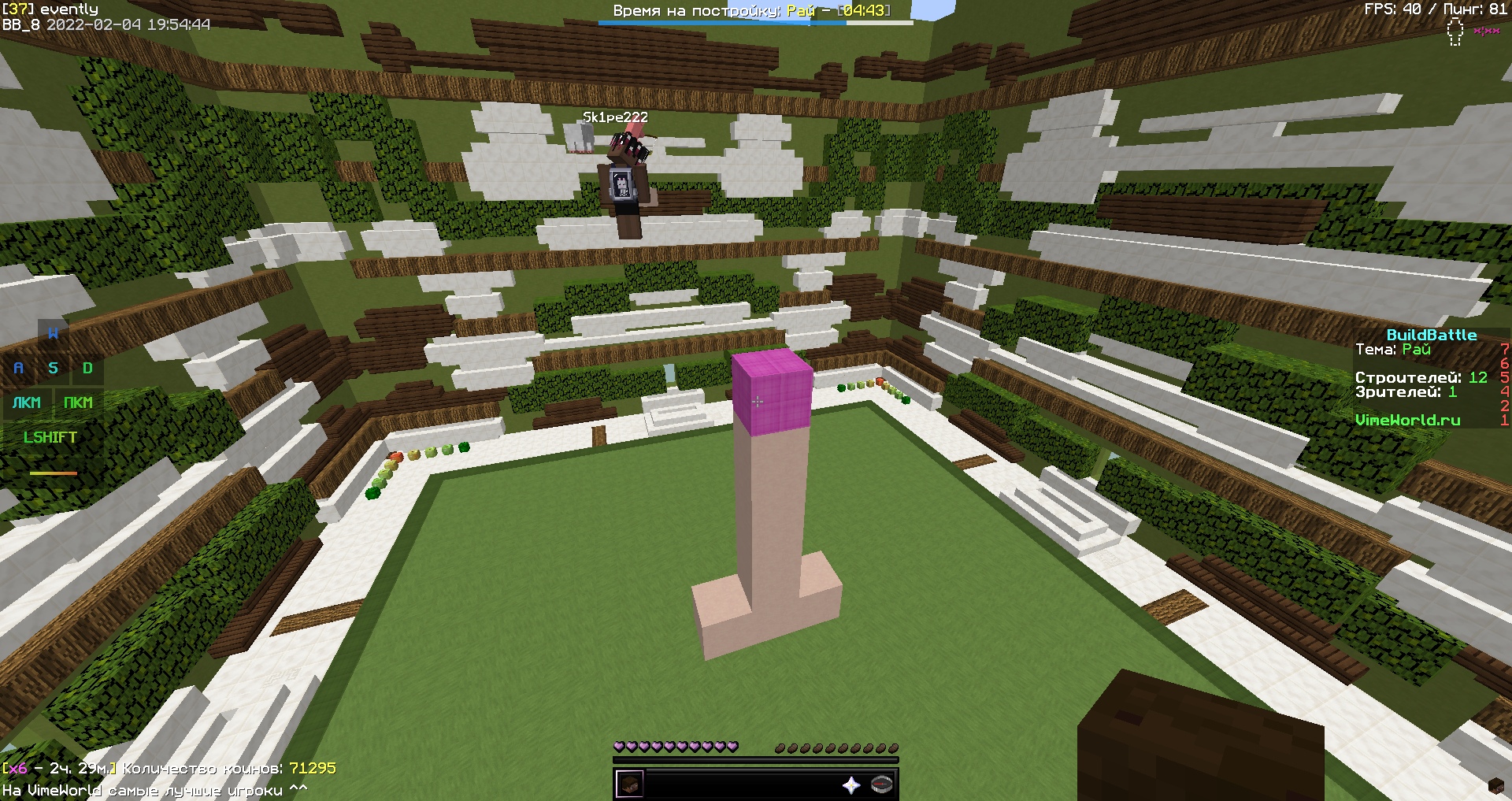Image resolution: width=1512 pixels, height=801 pixels.
Task: Click the Sk1pe222 player nametag
Action: coord(613,117)
